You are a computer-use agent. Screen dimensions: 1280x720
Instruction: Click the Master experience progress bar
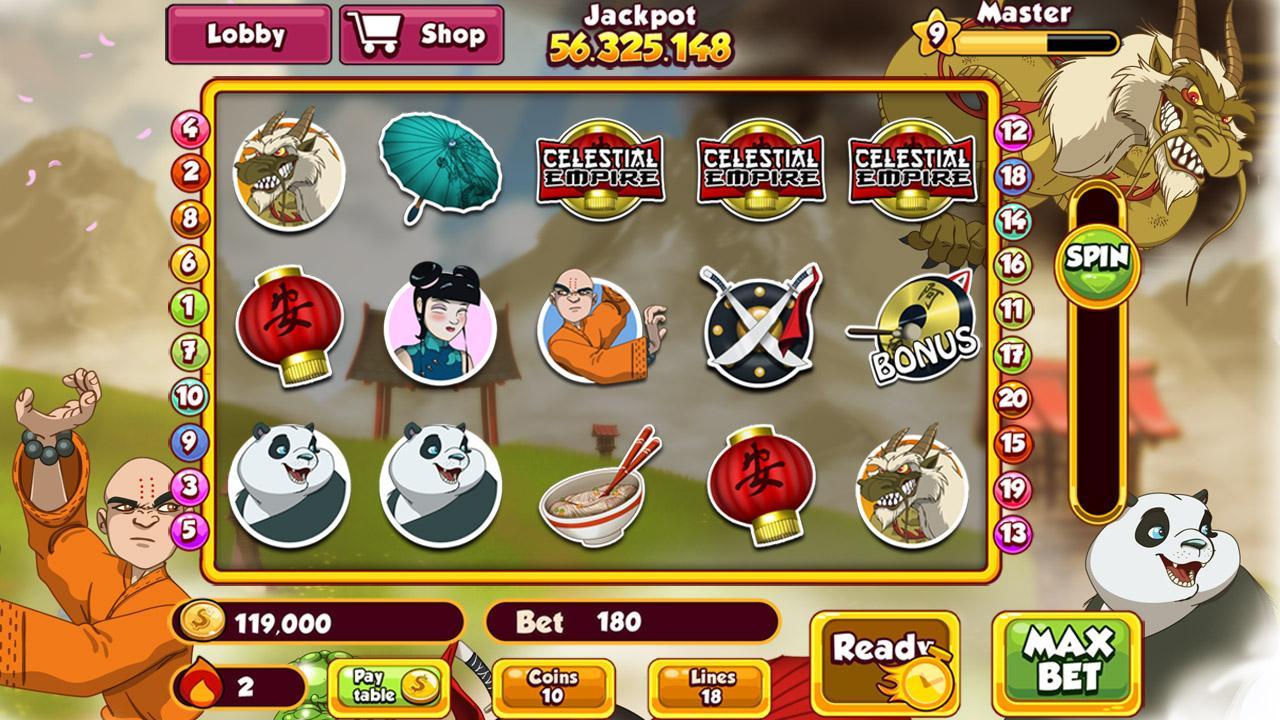pos(1038,42)
